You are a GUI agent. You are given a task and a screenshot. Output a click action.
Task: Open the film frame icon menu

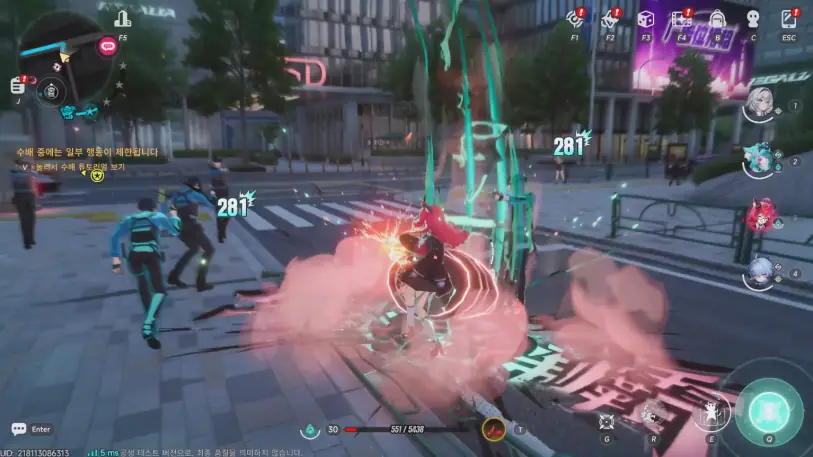coord(681,18)
